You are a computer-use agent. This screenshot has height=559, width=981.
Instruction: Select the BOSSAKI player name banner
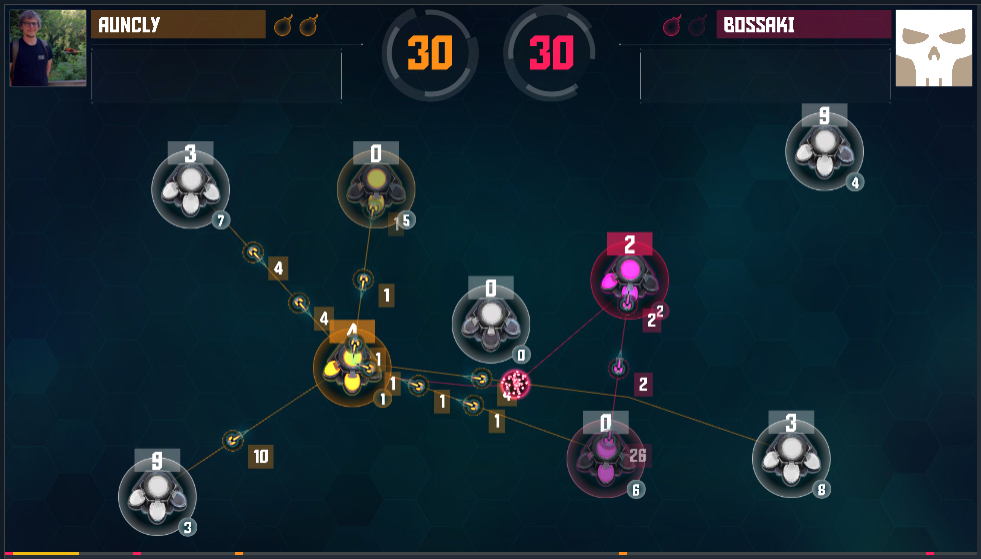[x=803, y=25]
